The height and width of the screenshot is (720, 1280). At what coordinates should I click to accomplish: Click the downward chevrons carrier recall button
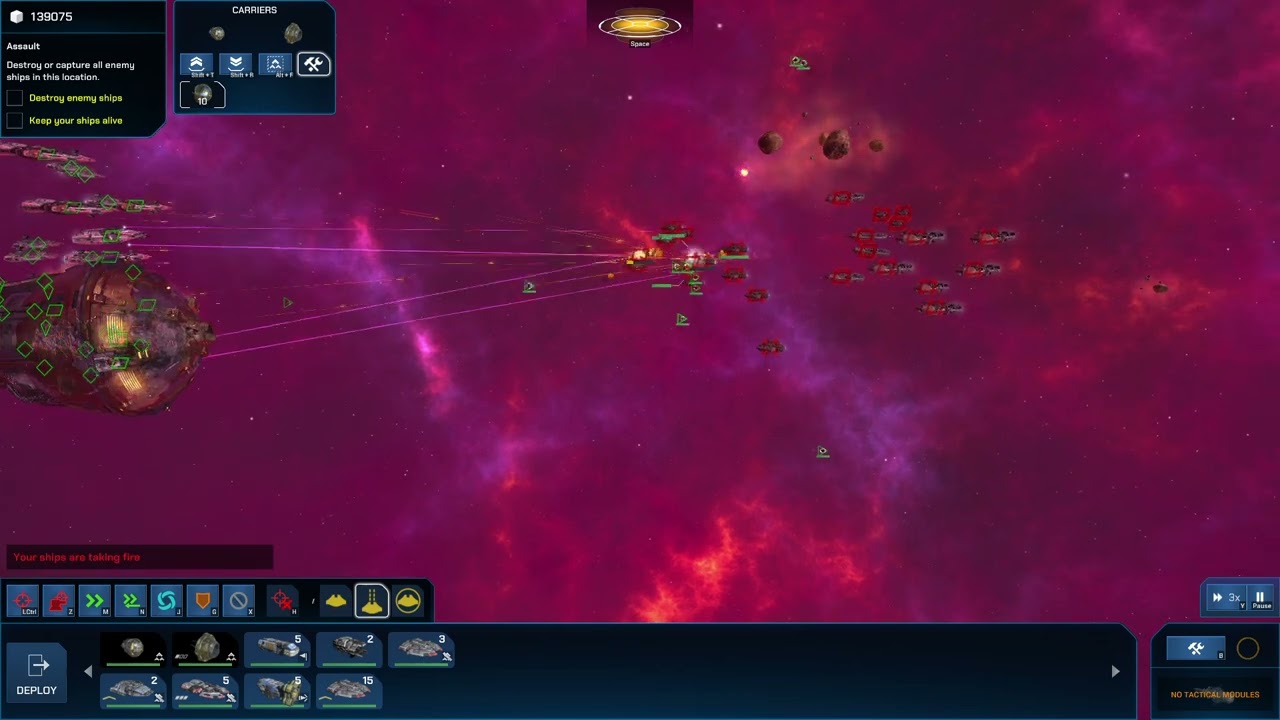pyautogui.click(x=236, y=65)
